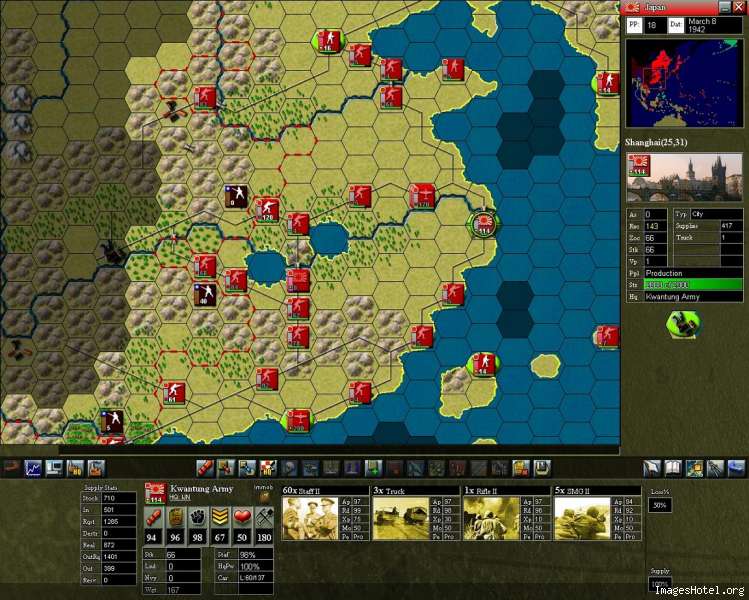749x600 pixels.
Task: Minimize the window from the title bar
Action: (726, 7)
